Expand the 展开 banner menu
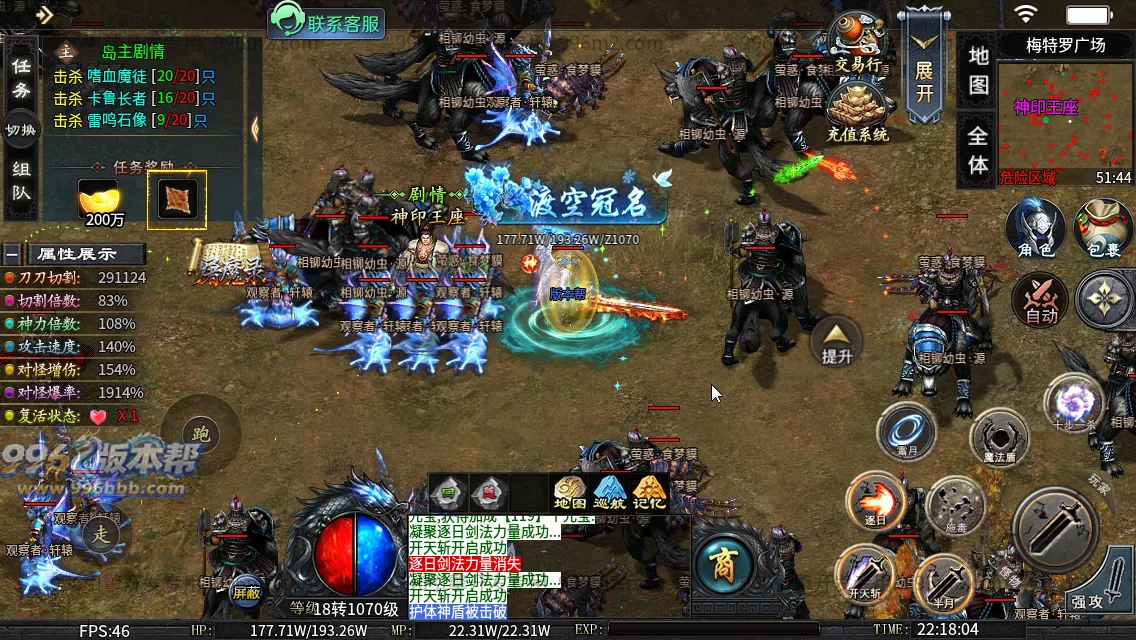1136x640 pixels. click(x=923, y=67)
